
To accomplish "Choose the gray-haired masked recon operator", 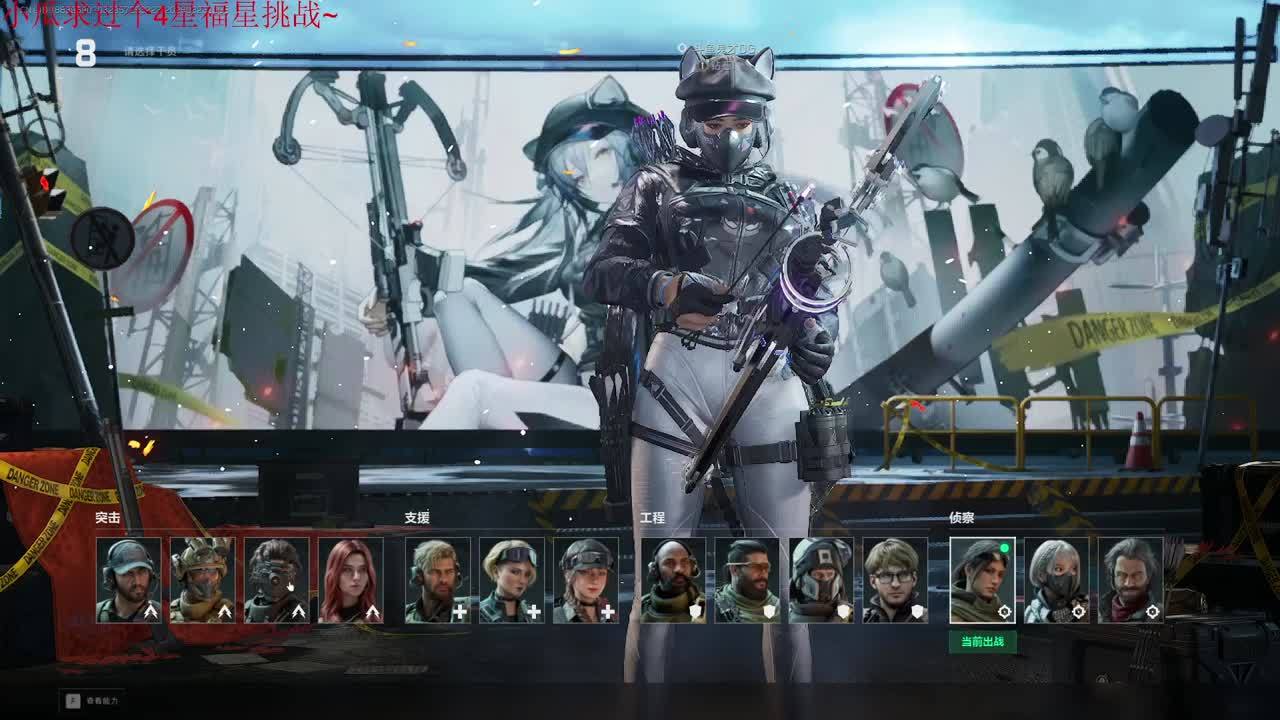I will (x=1056, y=580).
